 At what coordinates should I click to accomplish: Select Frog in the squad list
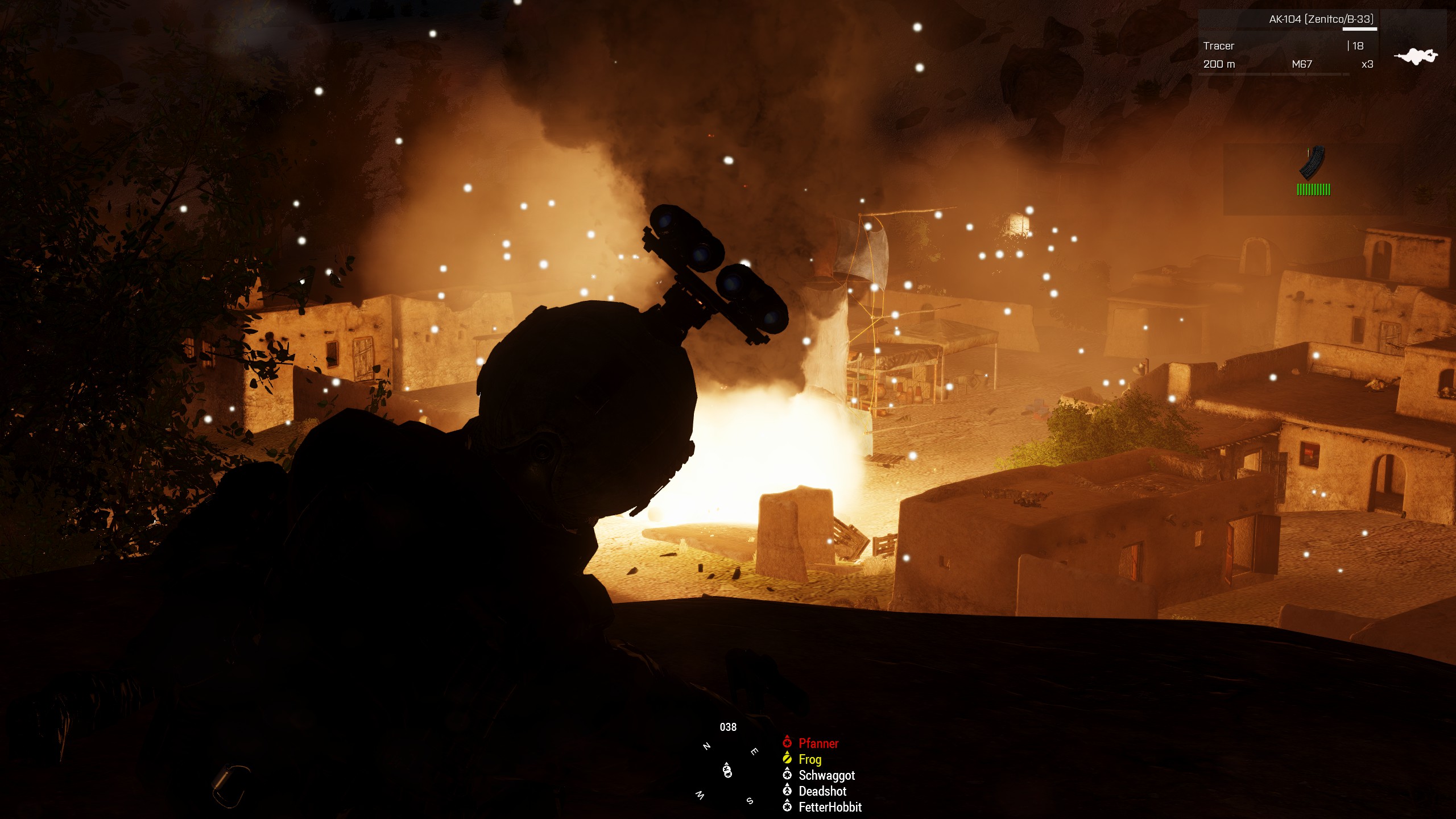coord(809,759)
